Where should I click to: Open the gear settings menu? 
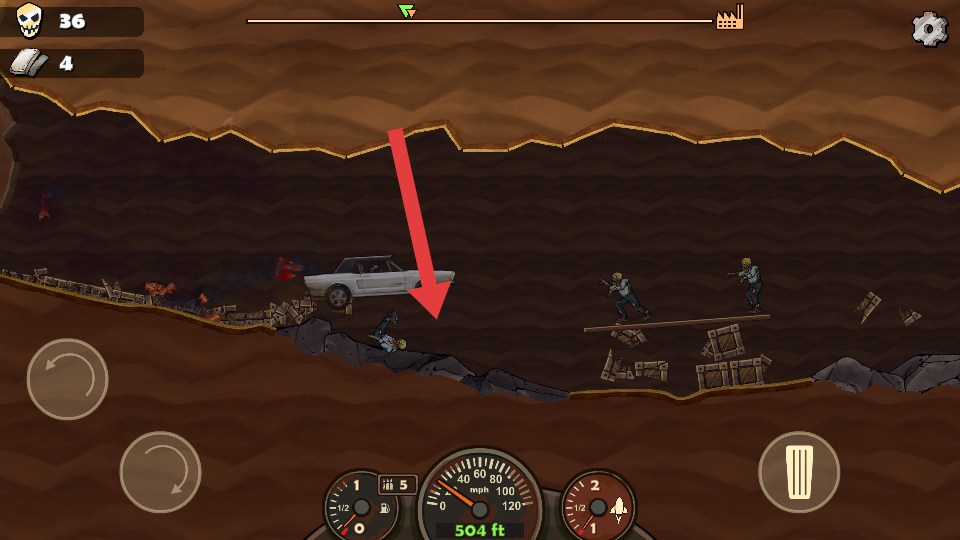[929, 29]
